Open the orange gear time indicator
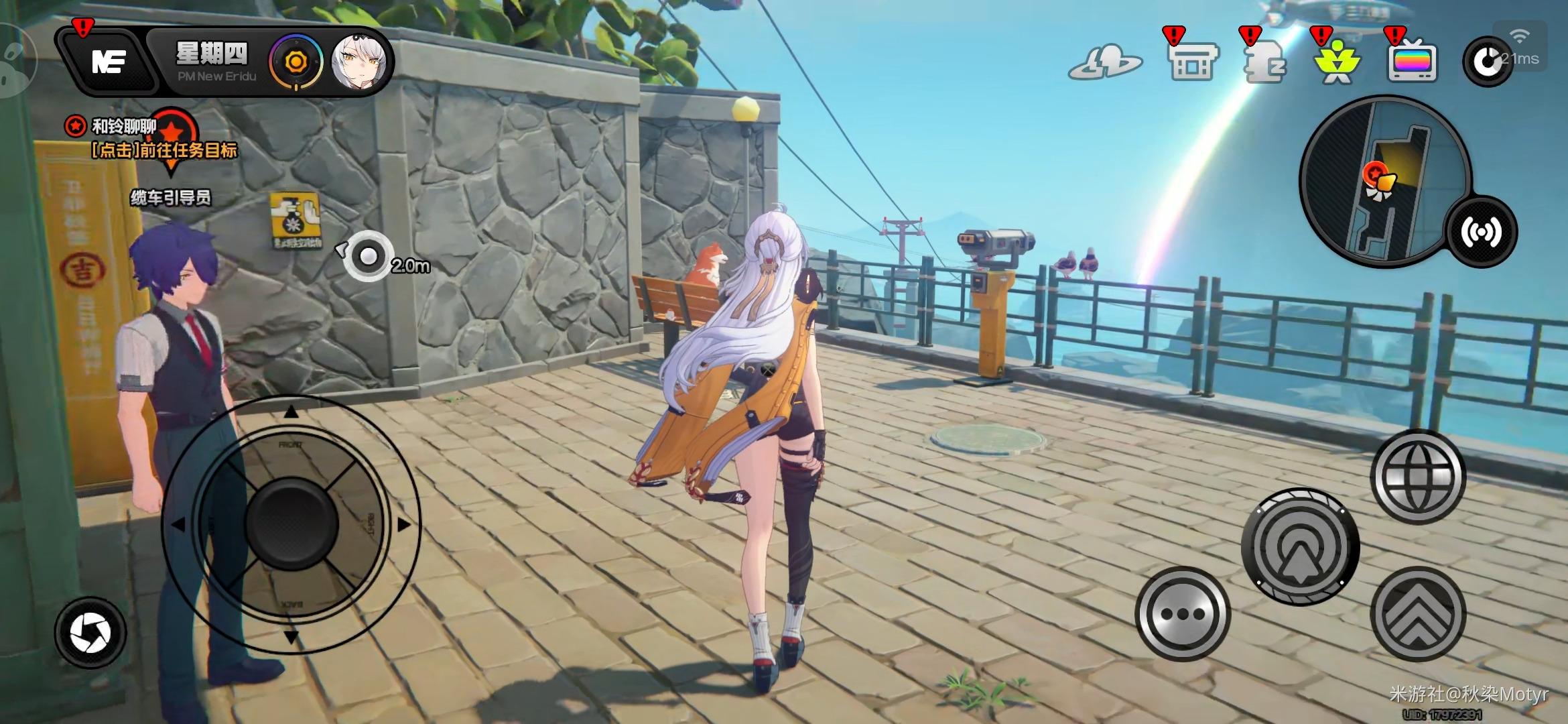 click(x=296, y=62)
